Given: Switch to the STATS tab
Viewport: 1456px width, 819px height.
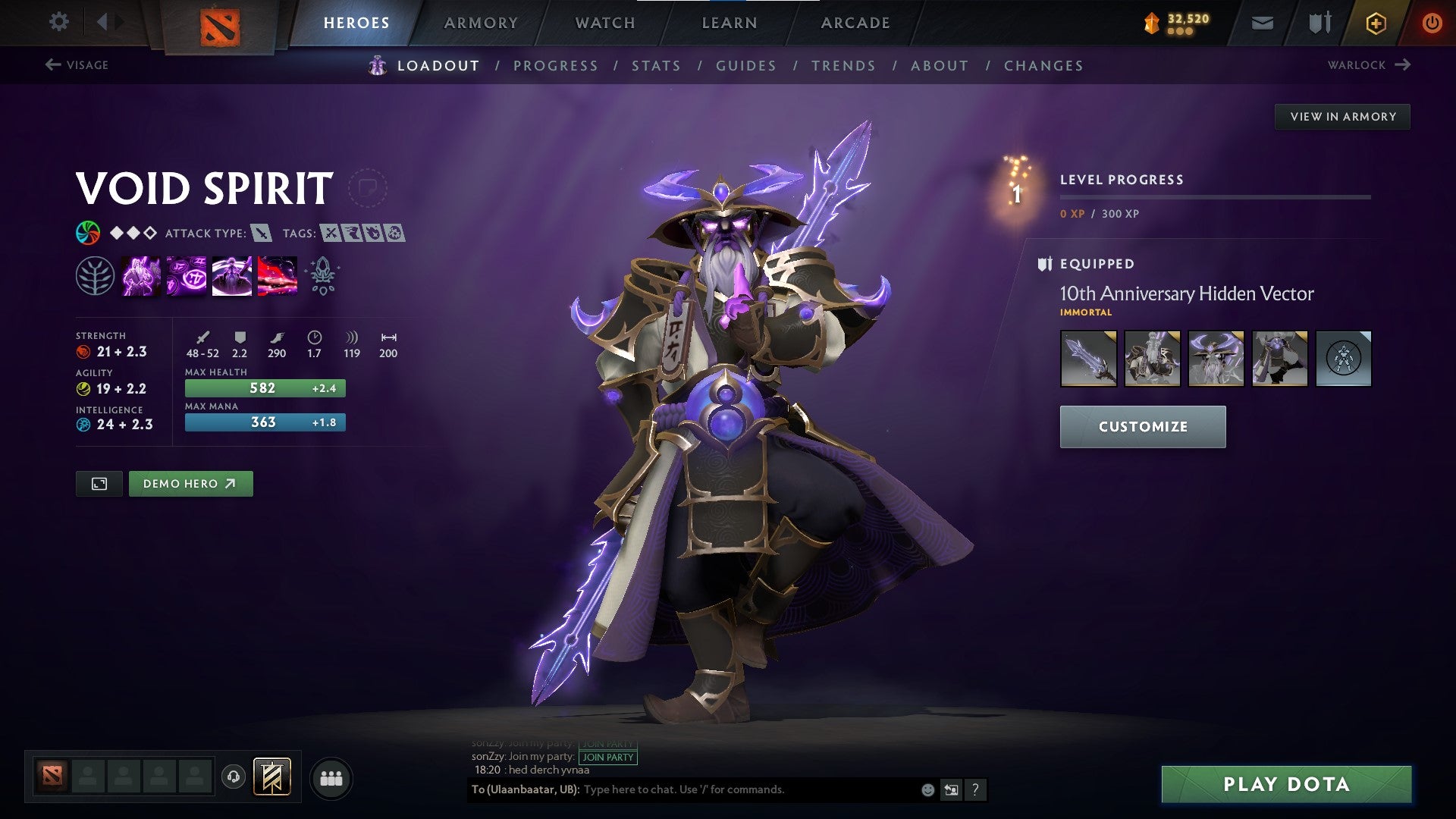Looking at the screenshot, I should 657,66.
